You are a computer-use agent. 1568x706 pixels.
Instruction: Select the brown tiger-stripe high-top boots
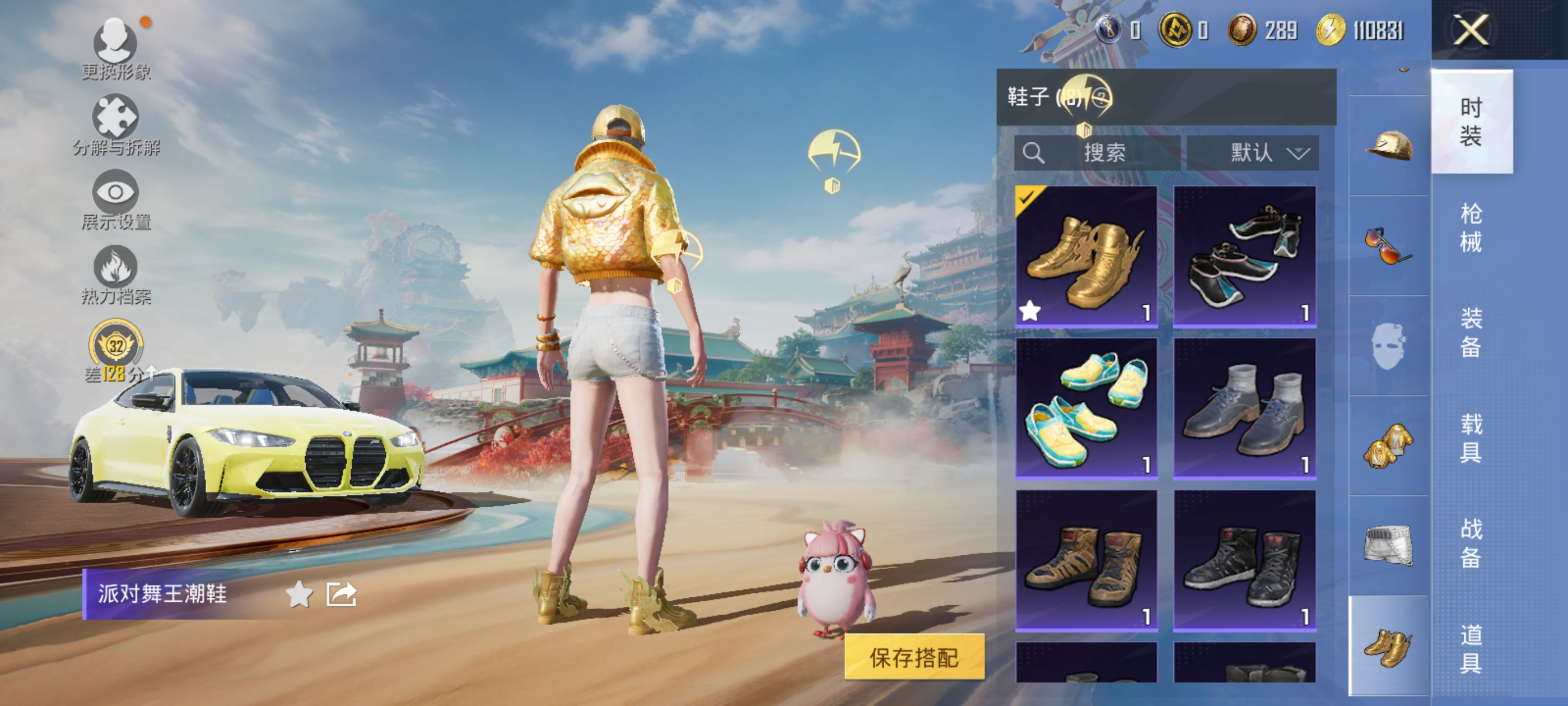coord(1086,560)
